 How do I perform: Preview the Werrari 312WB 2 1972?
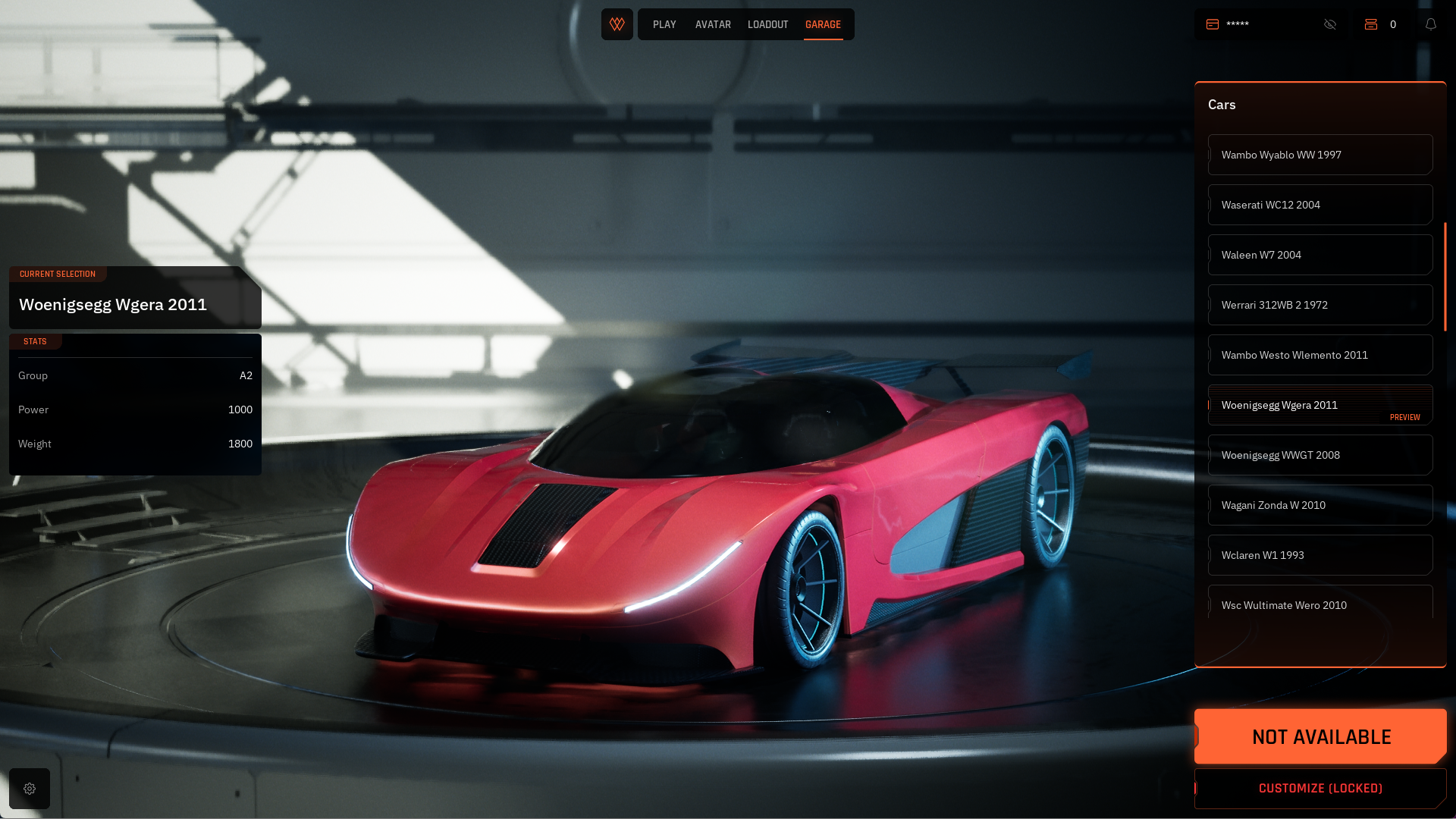point(1319,305)
